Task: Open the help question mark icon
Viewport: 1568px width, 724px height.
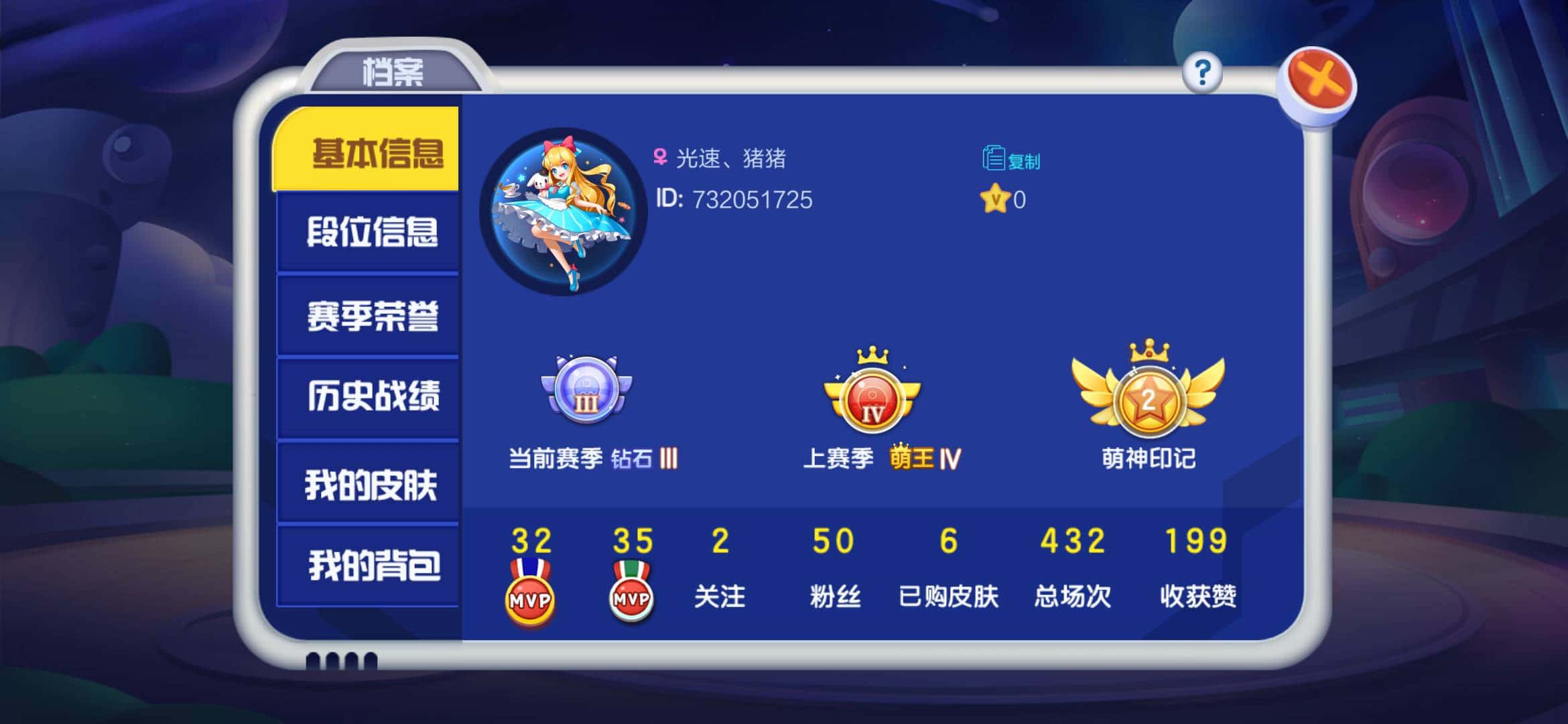Action: click(1204, 74)
